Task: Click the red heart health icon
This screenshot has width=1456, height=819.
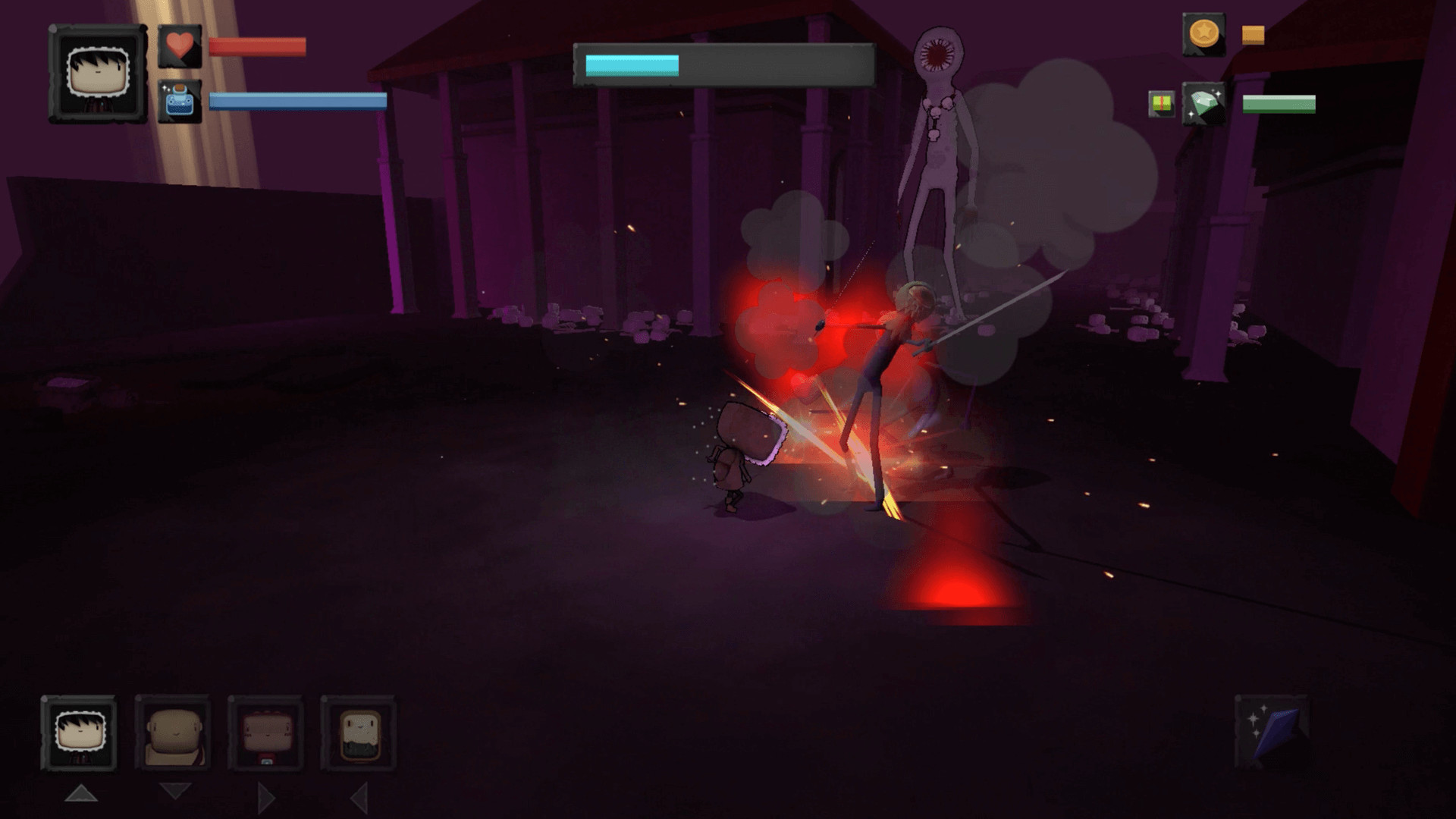Action: 180,46
